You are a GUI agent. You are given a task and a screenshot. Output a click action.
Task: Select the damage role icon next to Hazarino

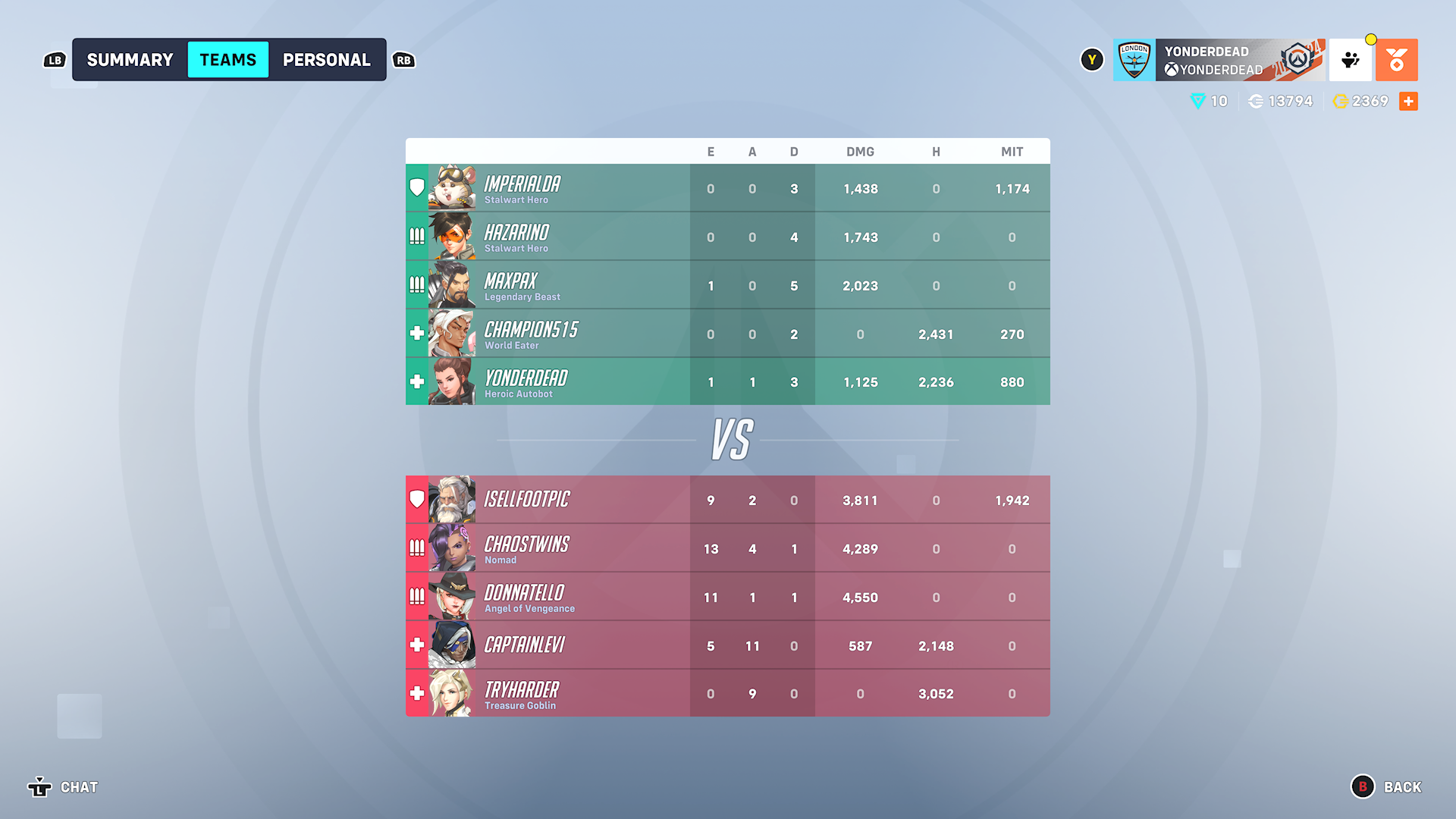click(x=416, y=237)
